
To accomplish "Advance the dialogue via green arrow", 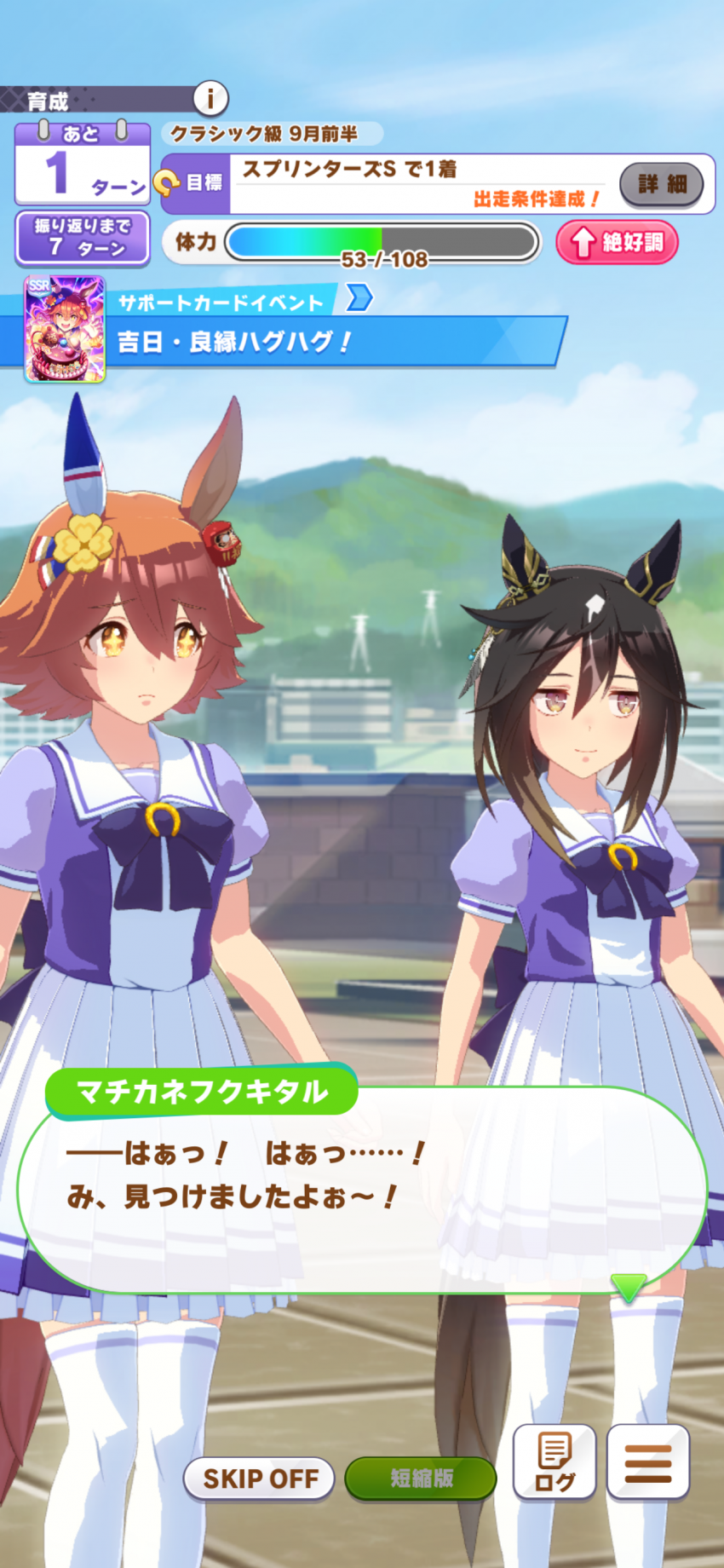I will click(629, 1286).
